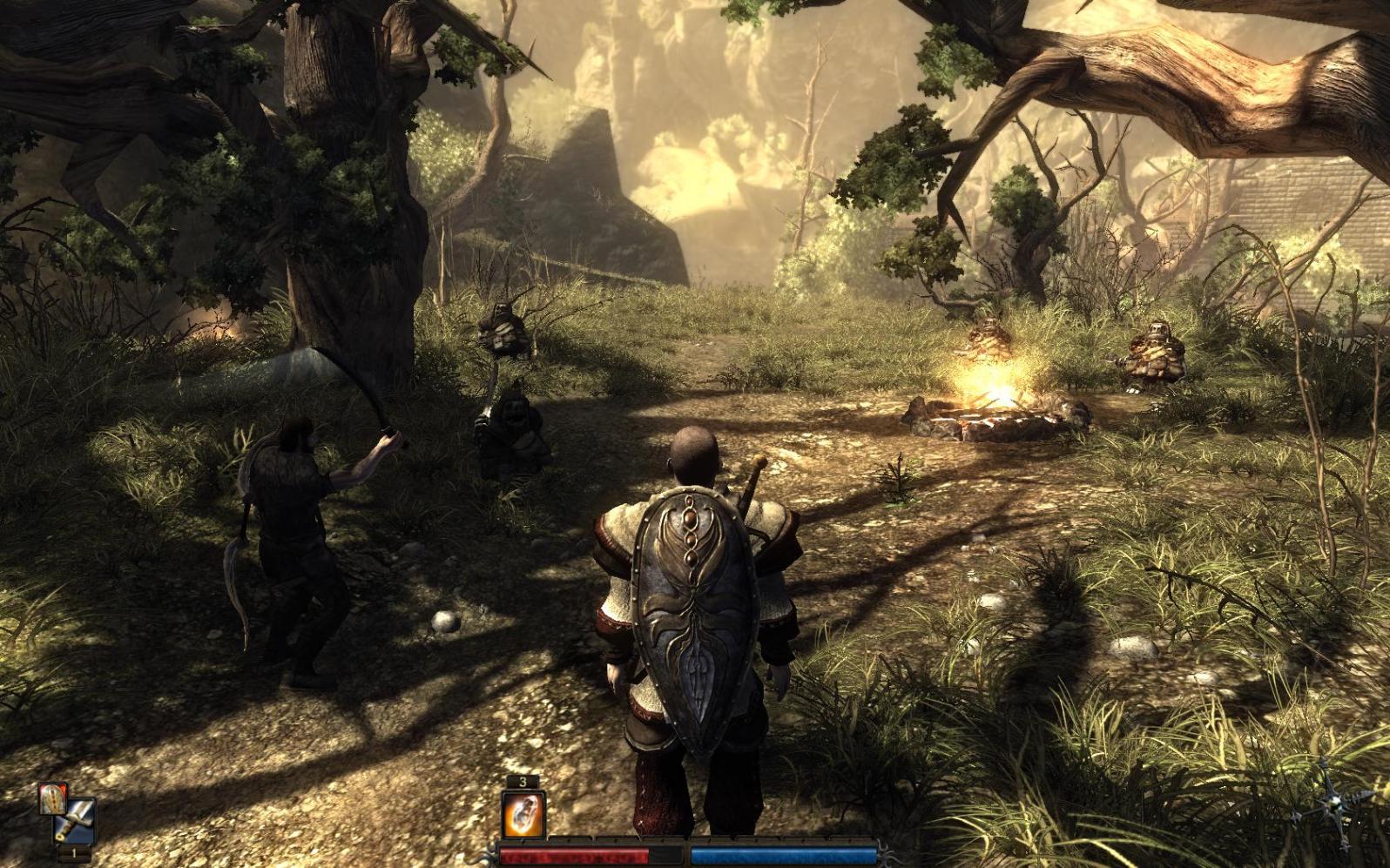Viewport: 1390px width, 868px height.
Task: Use the glowing orange hotbar item
Action: tap(523, 817)
